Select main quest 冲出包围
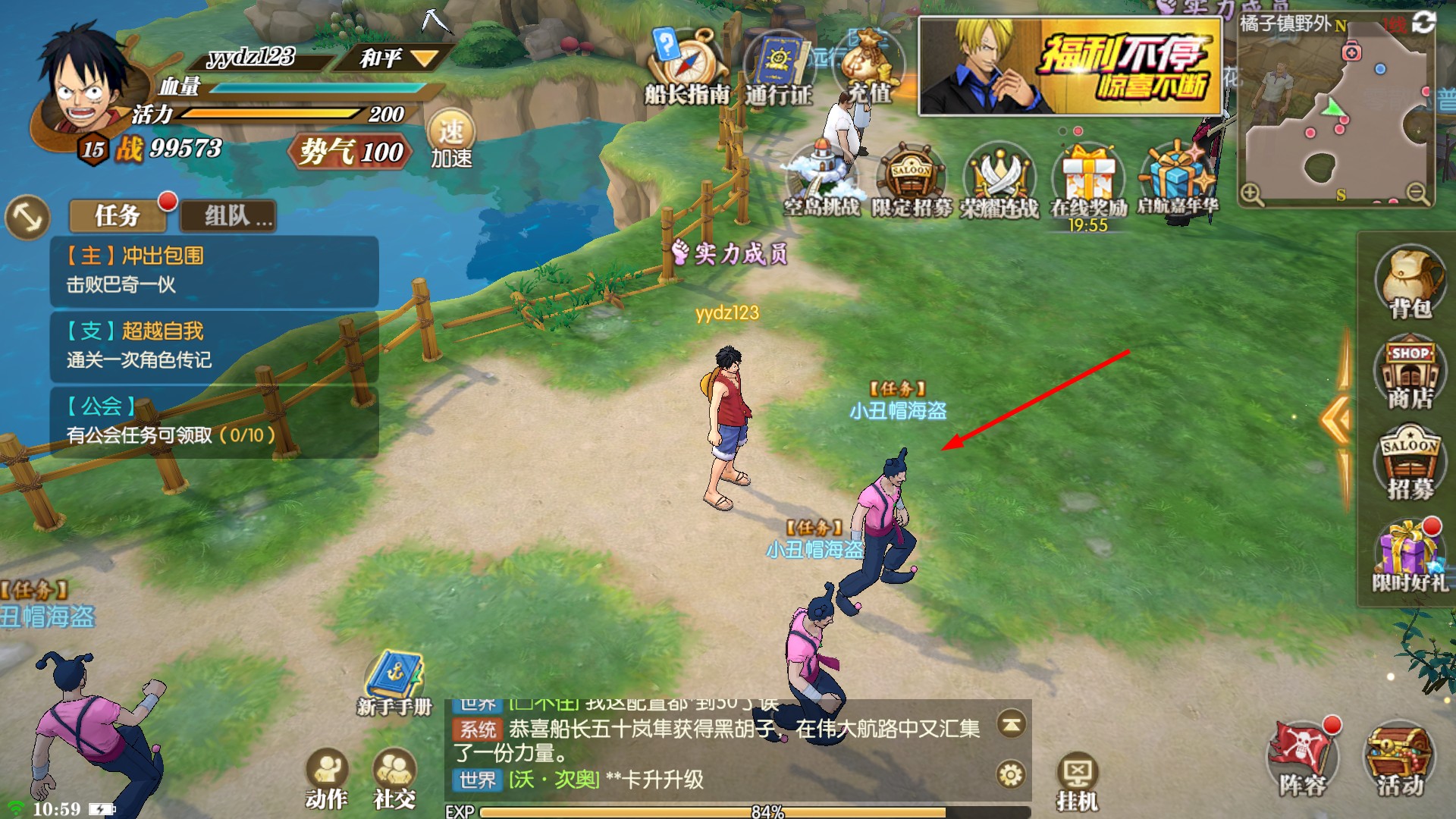This screenshot has height=819, width=1456. click(x=214, y=270)
